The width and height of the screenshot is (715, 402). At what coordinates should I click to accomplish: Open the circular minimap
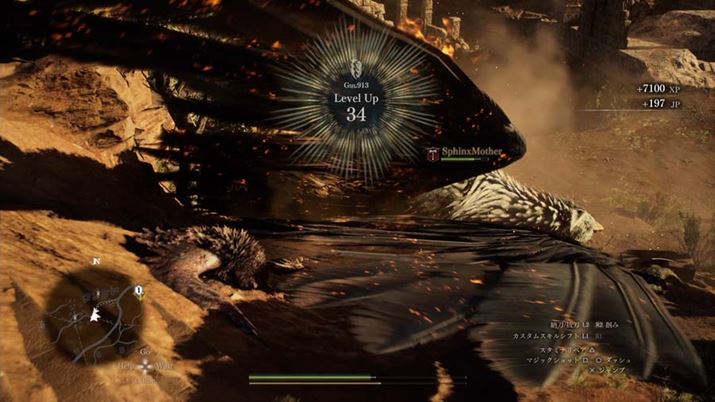[98, 311]
